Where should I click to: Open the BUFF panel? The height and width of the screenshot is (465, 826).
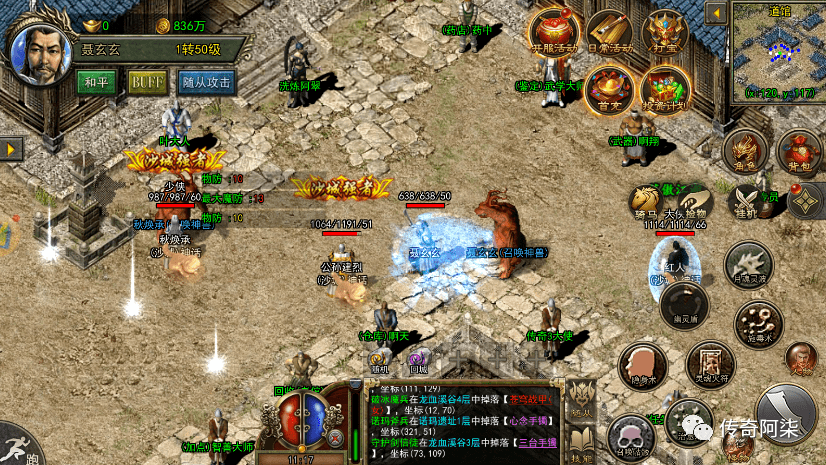[x=147, y=82]
